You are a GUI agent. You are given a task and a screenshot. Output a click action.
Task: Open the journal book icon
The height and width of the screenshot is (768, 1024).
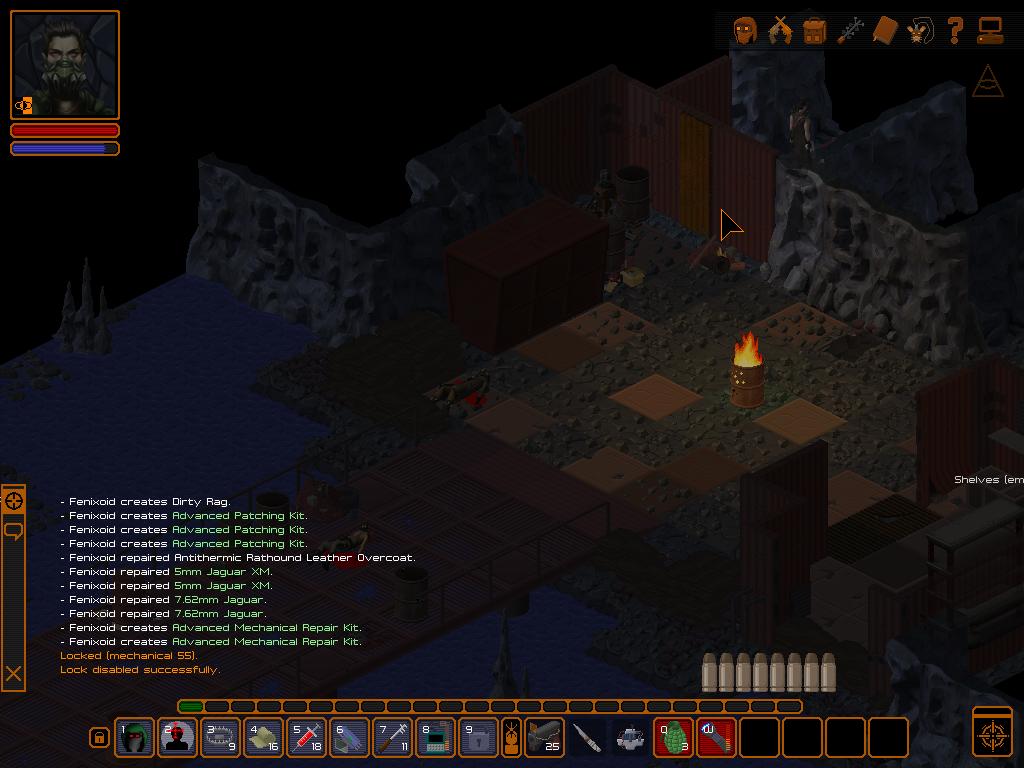885,30
